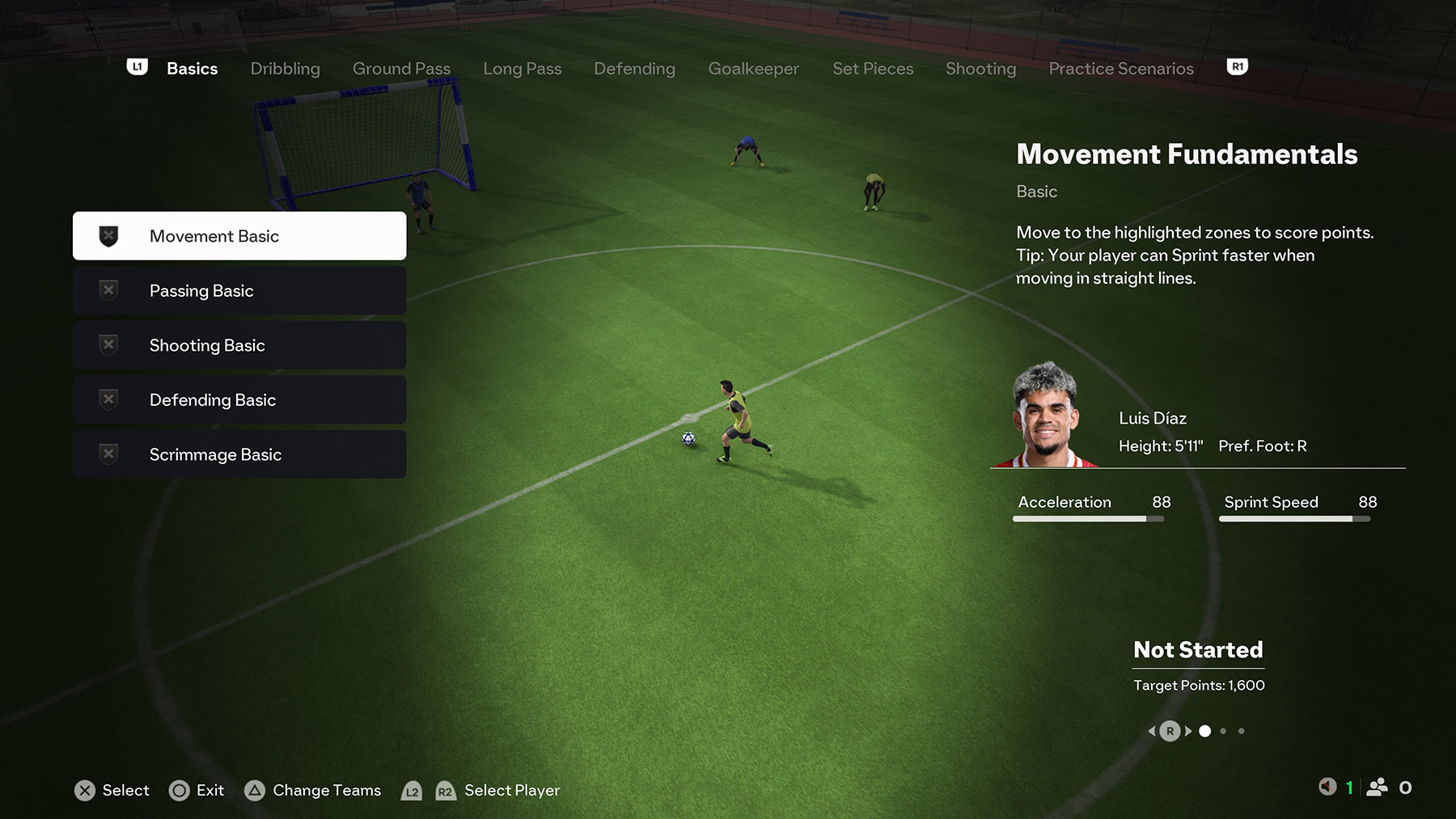The width and height of the screenshot is (1456, 819).
Task: Click the online players icon in bottom right
Action: tap(1378, 787)
